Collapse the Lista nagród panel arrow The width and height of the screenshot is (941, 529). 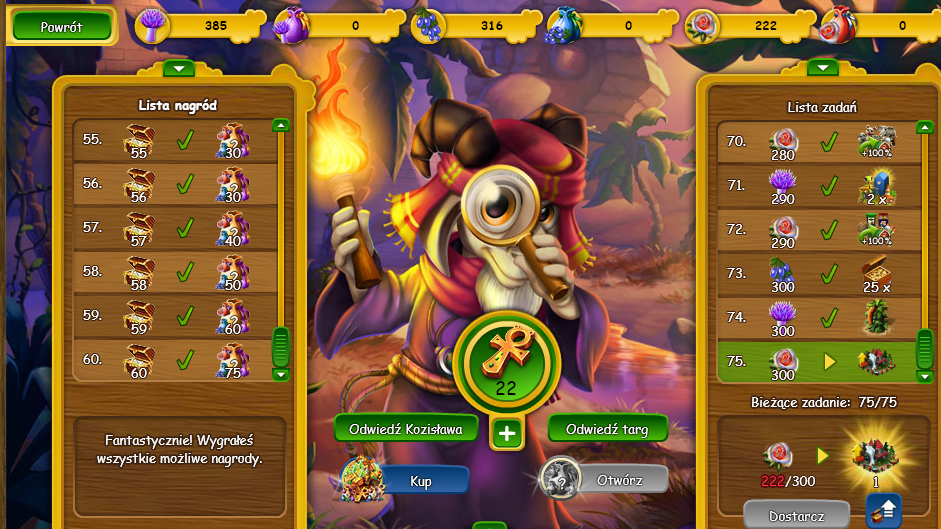tap(178, 69)
